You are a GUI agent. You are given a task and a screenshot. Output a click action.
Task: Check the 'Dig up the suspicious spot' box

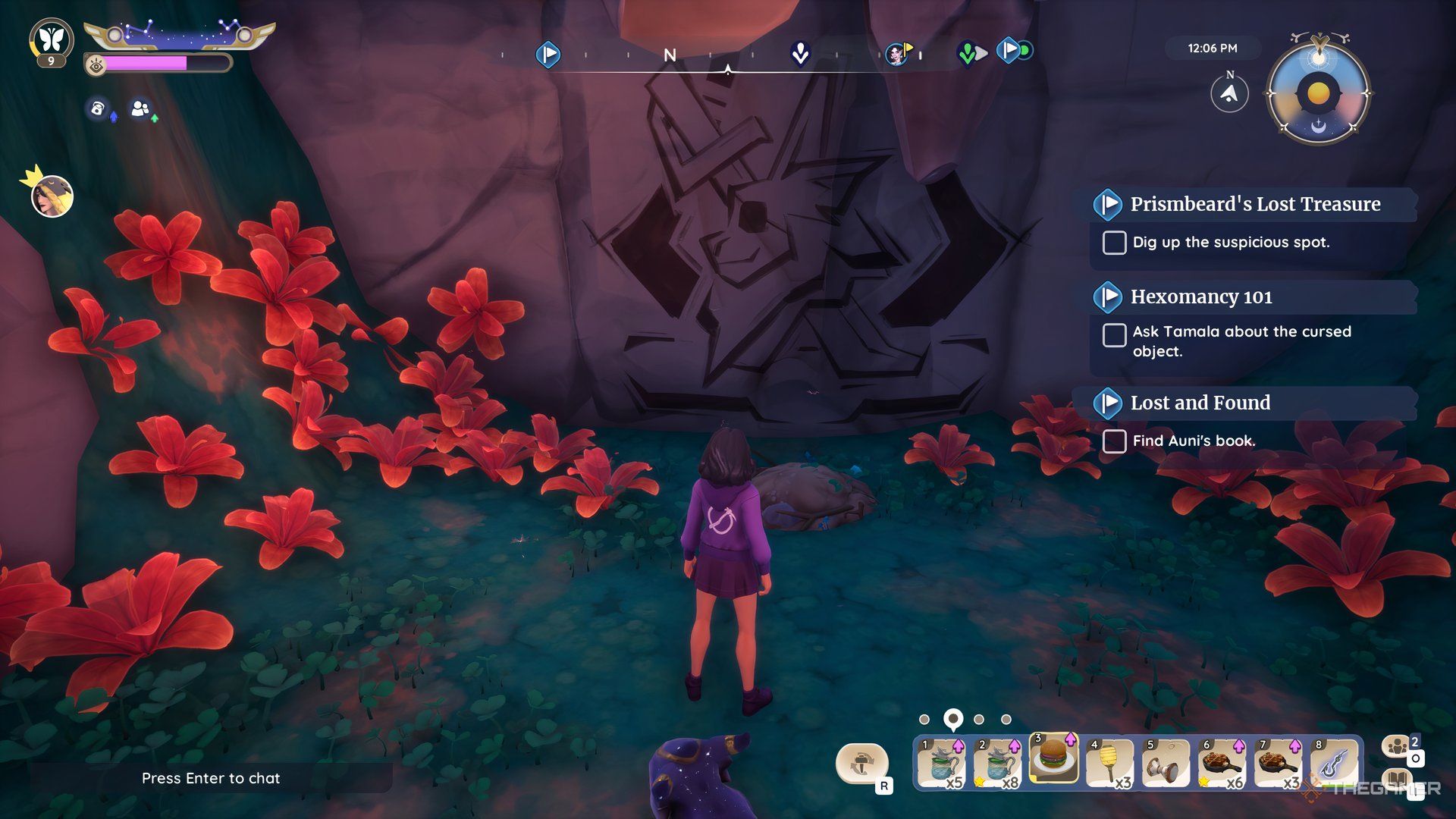tap(1114, 243)
